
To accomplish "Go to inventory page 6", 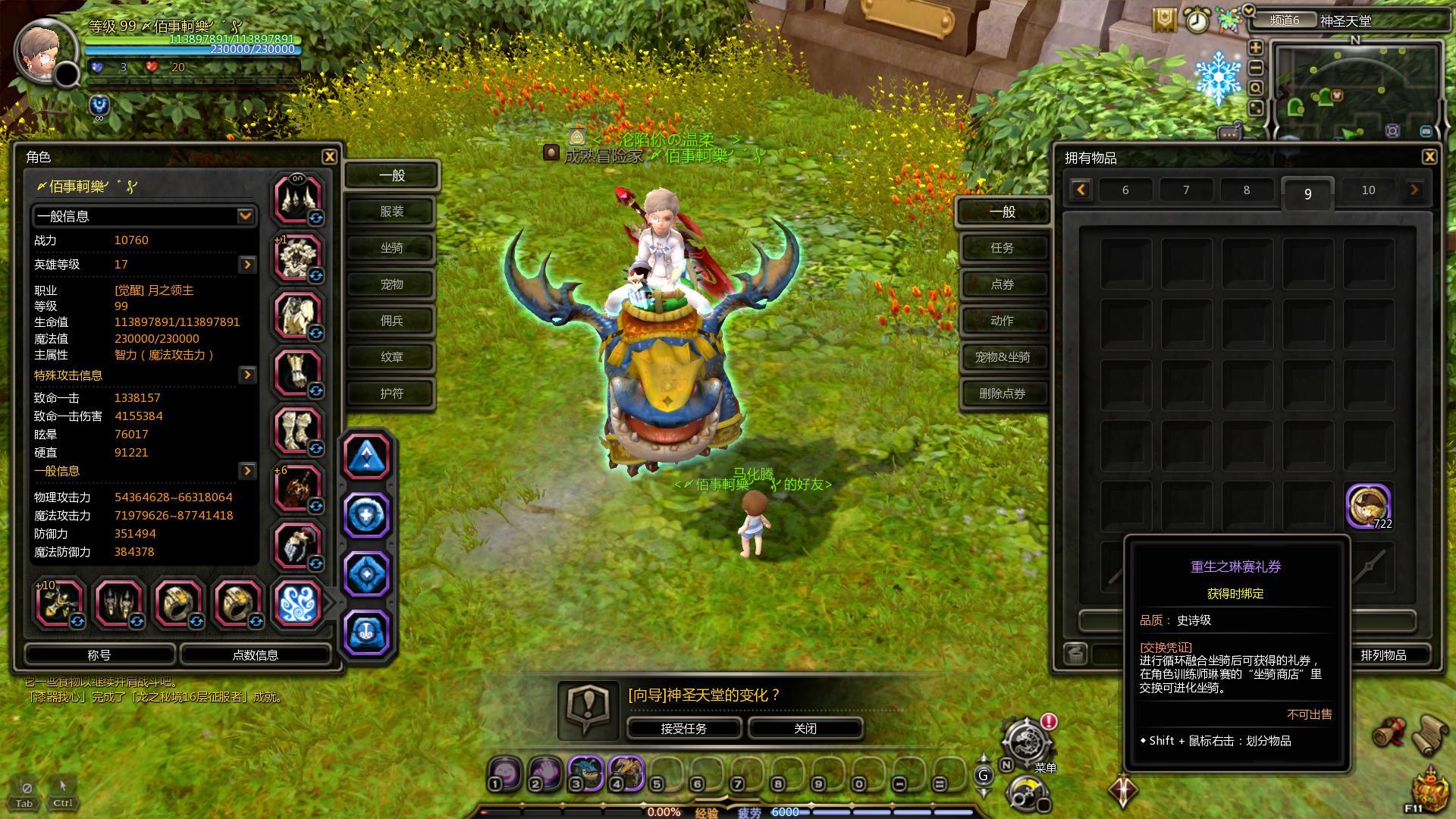I will click(x=1125, y=190).
